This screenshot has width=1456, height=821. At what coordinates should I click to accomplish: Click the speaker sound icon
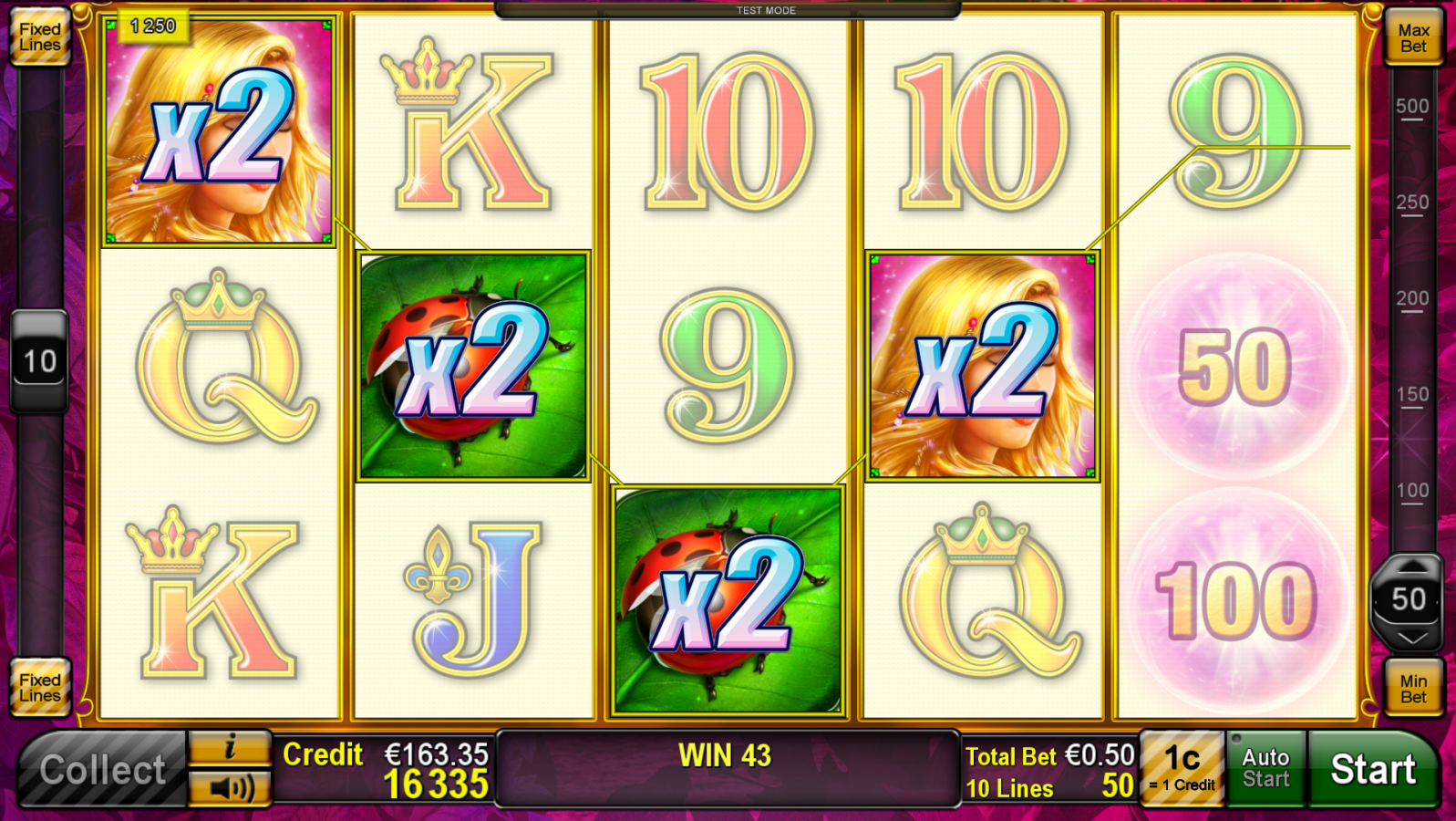click(231, 790)
